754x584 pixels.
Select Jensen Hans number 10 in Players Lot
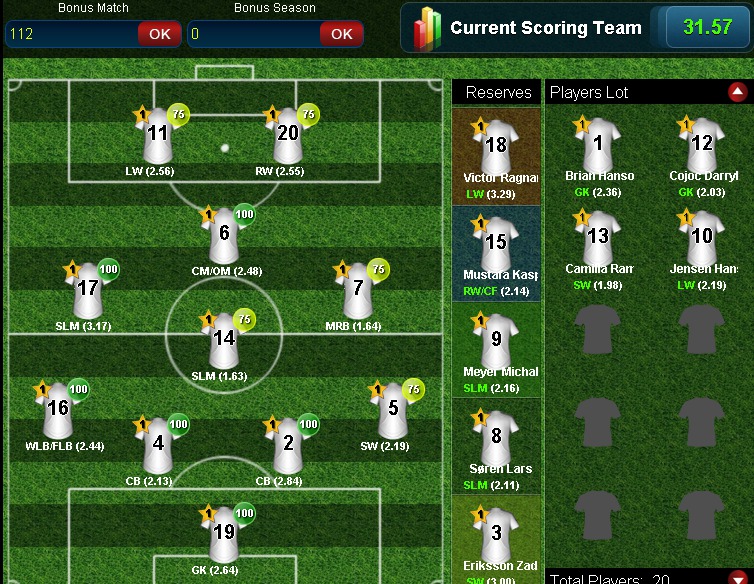pyautogui.click(x=702, y=238)
